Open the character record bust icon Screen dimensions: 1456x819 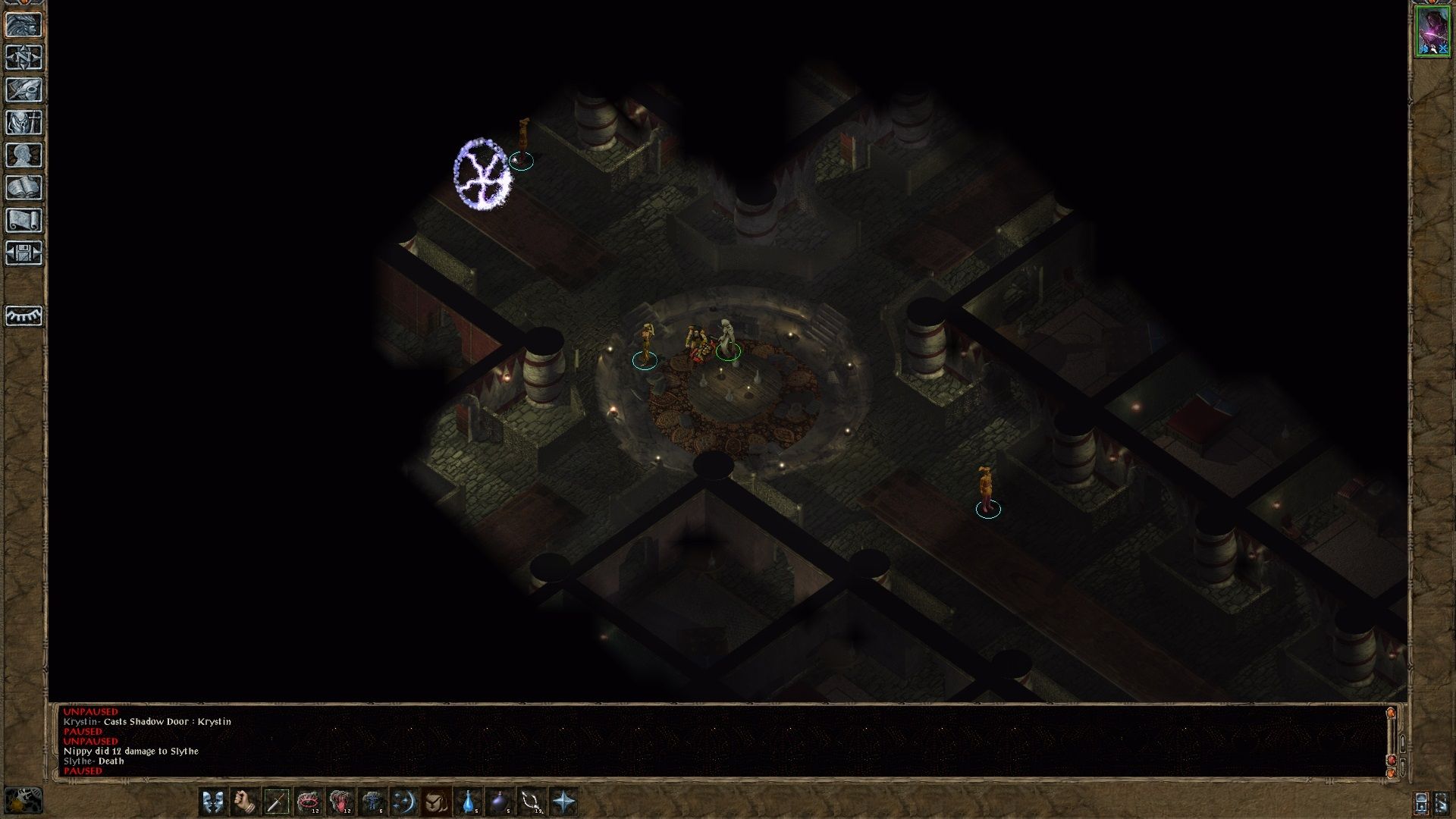coord(24,155)
